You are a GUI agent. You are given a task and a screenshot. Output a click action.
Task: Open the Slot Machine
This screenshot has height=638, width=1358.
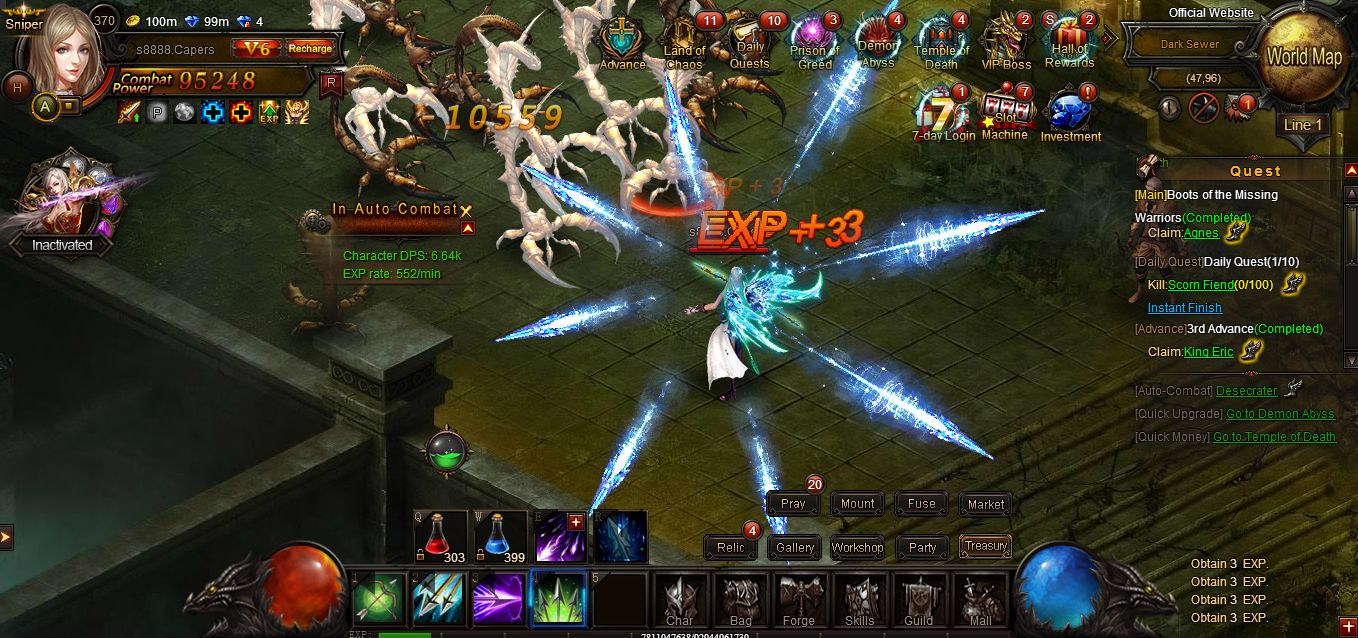1004,116
